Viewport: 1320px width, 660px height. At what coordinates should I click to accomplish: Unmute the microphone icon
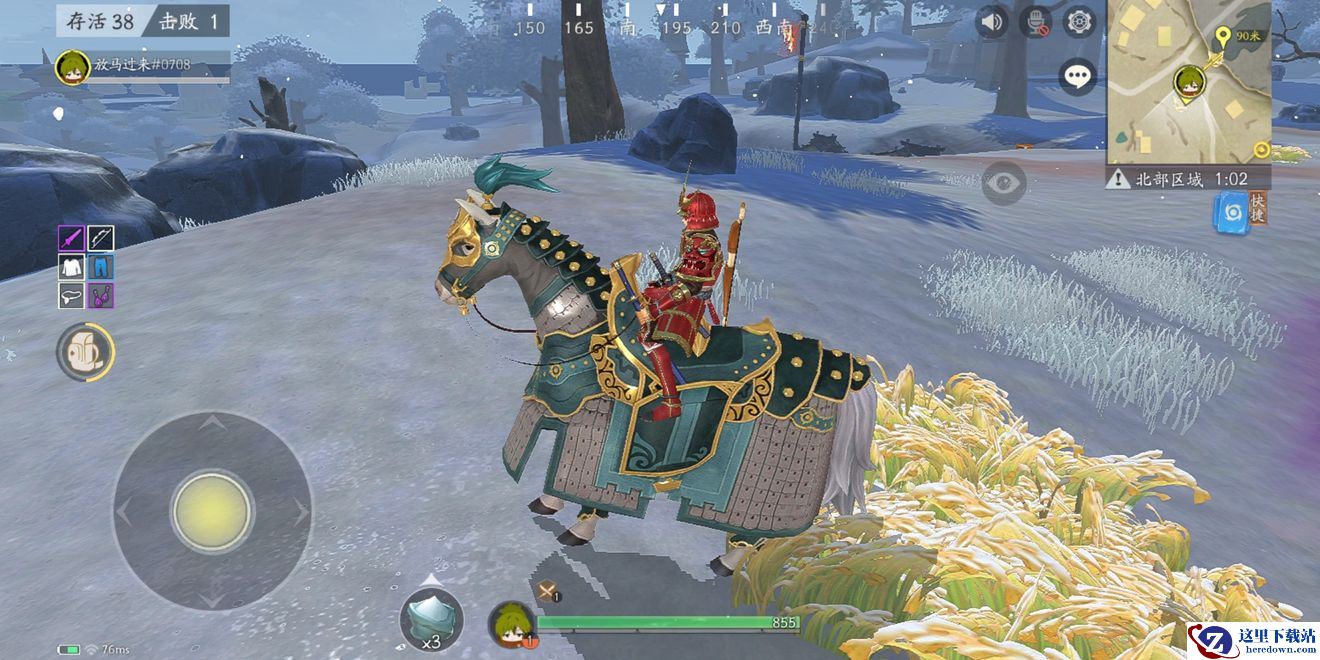point(1035,22)
